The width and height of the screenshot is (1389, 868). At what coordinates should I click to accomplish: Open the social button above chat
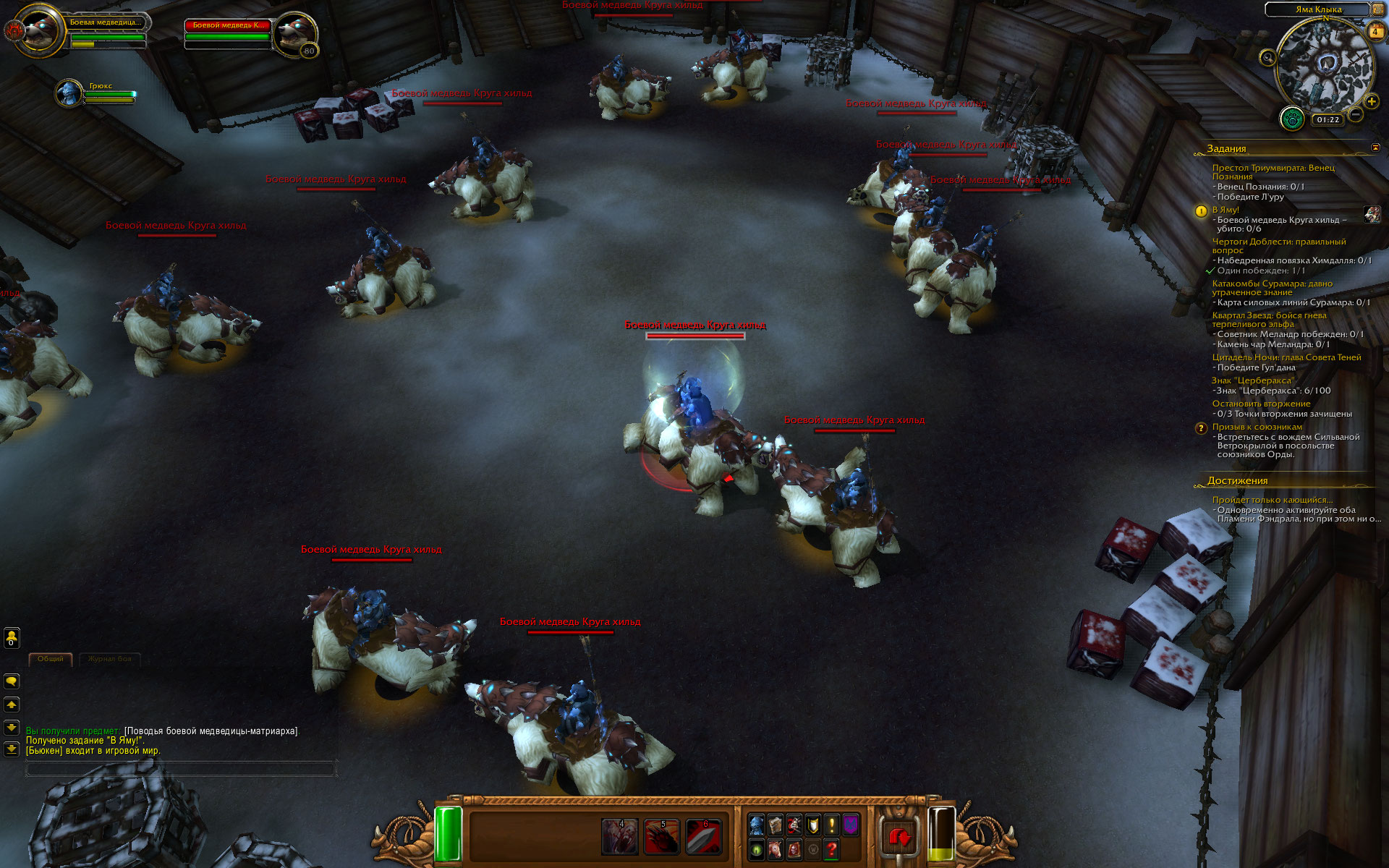(x=12, y=638)
